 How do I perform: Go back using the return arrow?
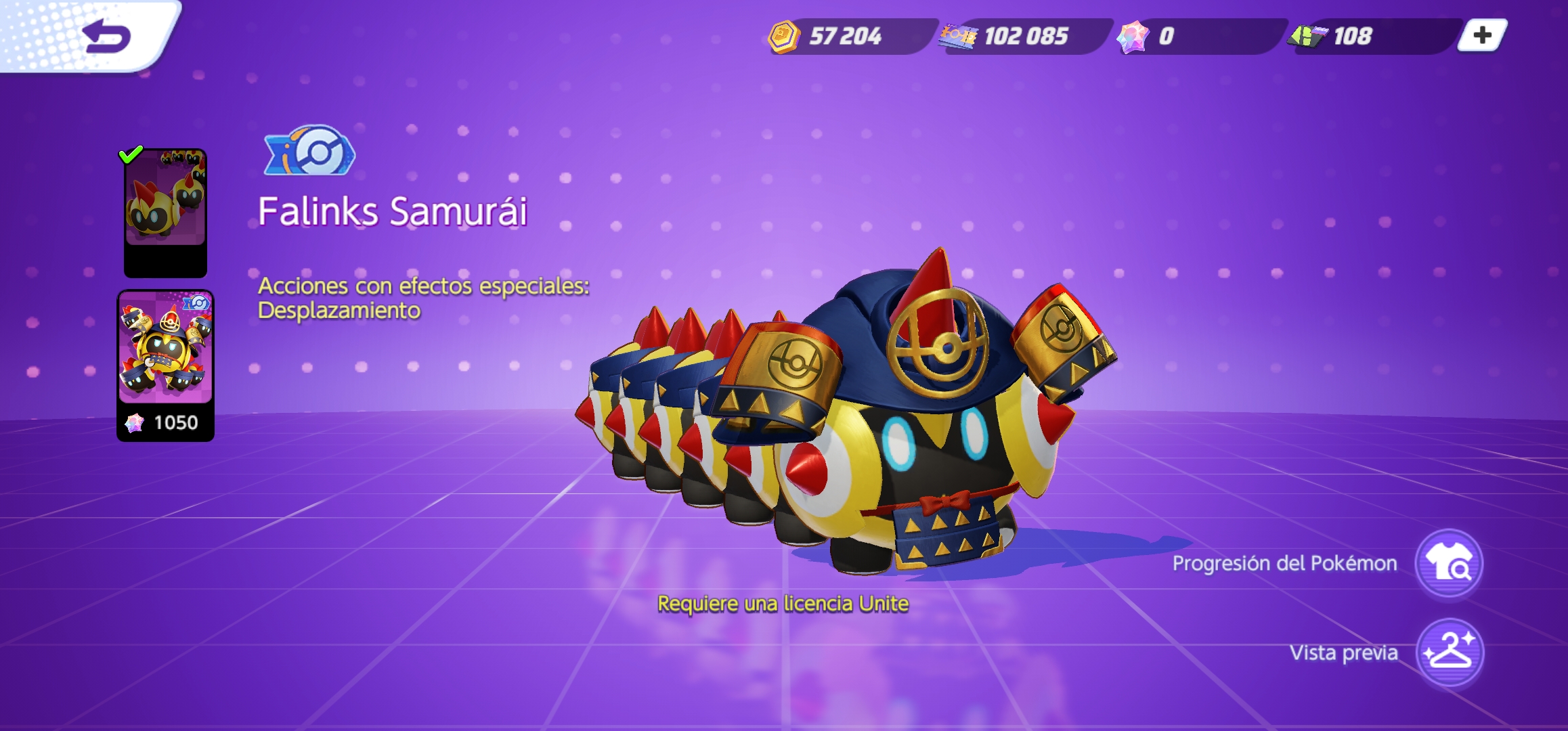tap(106, 37)
